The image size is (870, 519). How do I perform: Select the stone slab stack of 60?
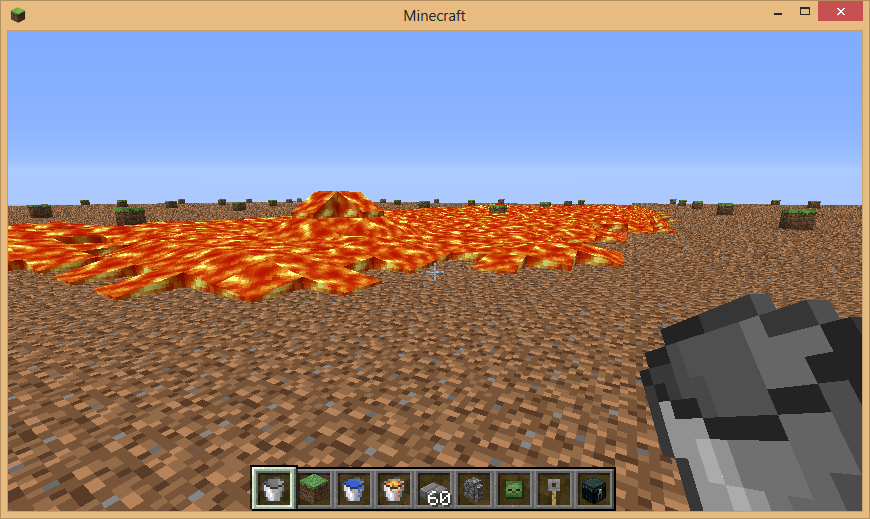click(433, 489)
